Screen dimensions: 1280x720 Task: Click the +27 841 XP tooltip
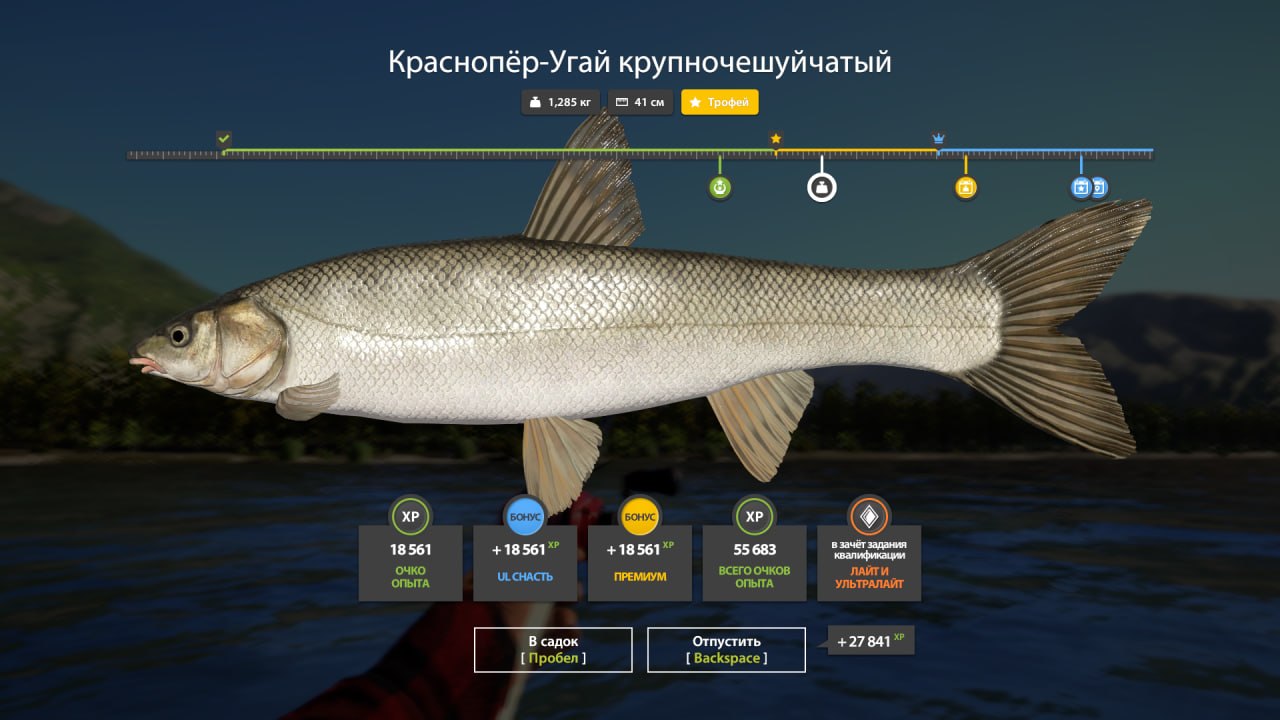point(869,641)
